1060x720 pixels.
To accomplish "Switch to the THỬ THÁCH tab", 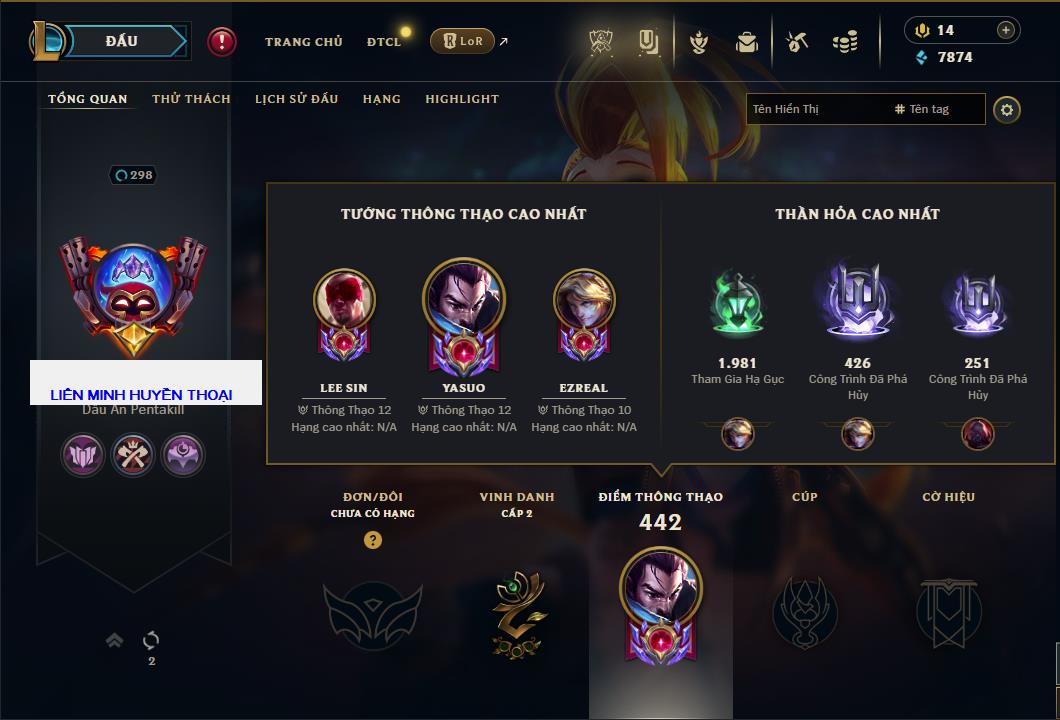I will (x=191, y=99).
